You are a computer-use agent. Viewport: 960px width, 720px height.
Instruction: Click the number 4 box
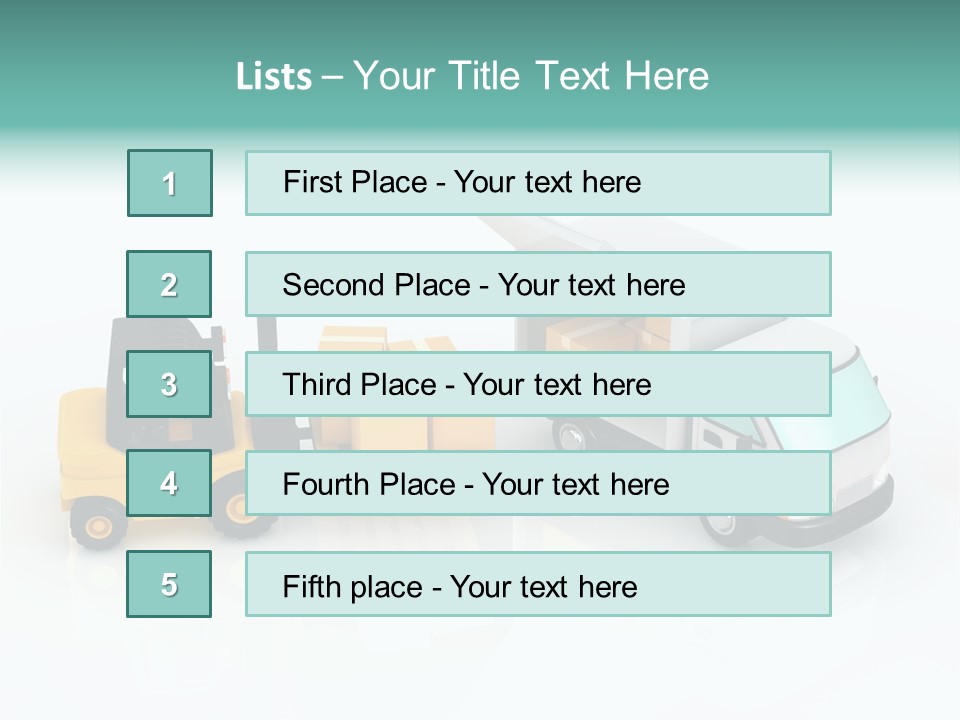169,484
